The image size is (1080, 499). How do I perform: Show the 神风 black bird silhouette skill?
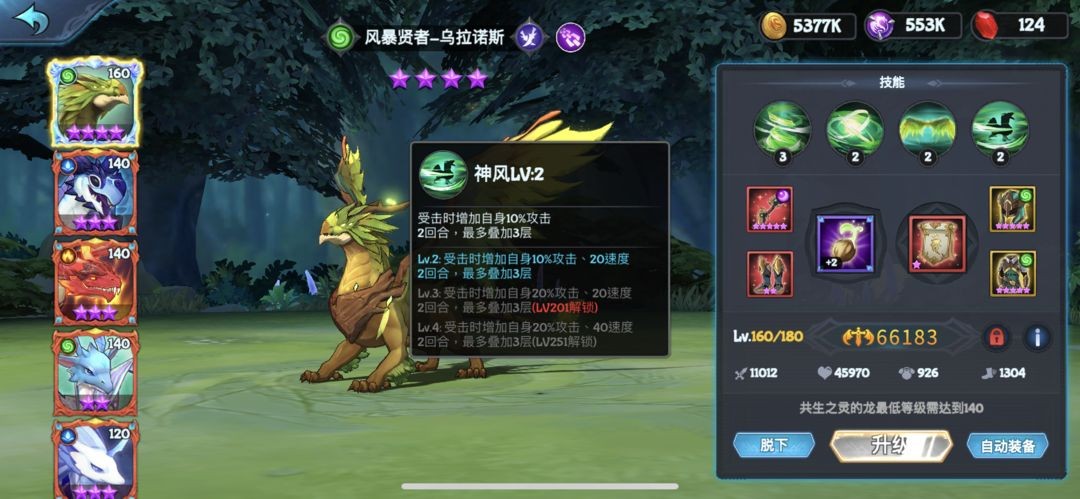[x=999, y=129]
